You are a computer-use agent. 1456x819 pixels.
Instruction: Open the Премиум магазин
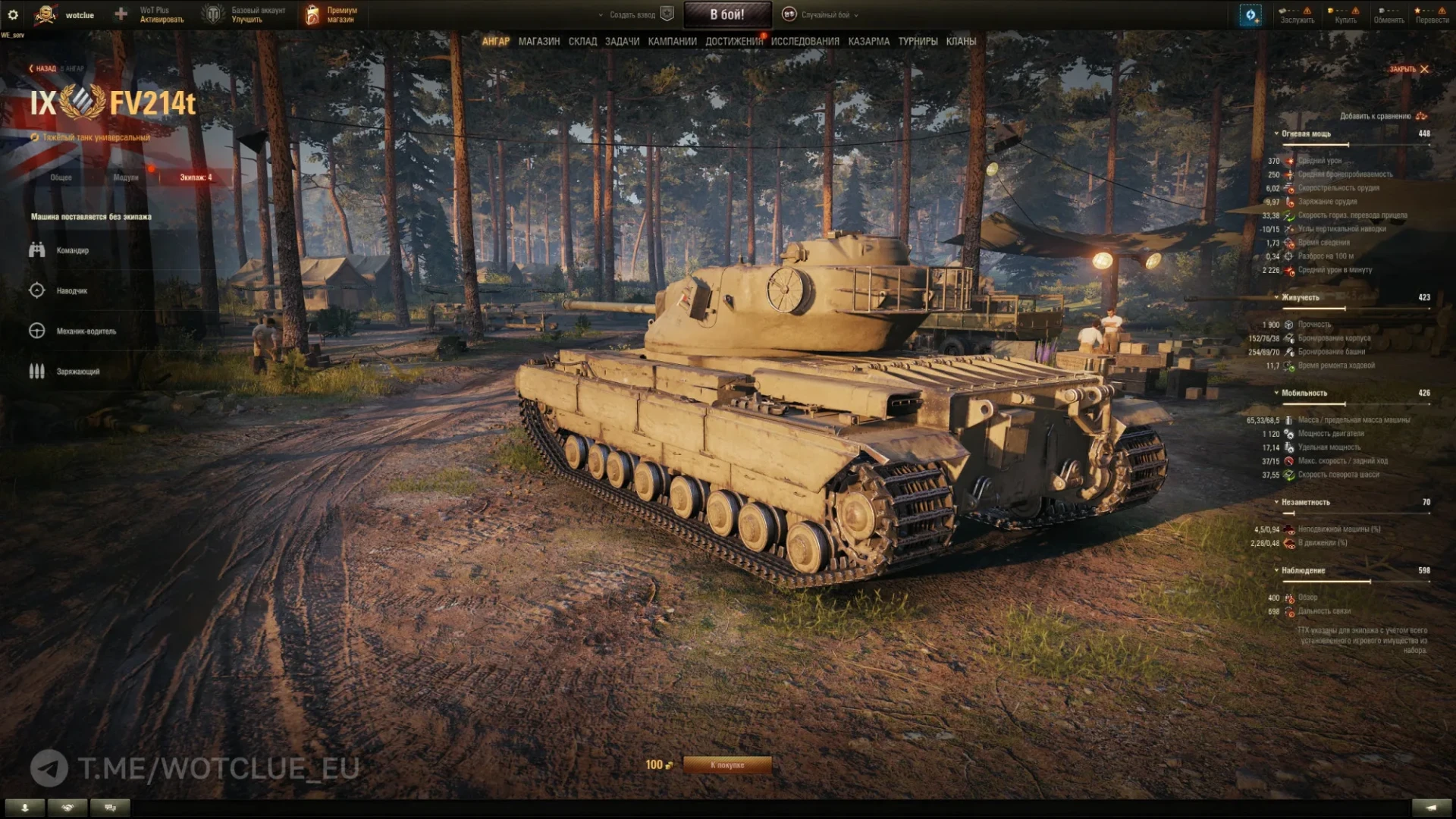[x=332, y=15]
